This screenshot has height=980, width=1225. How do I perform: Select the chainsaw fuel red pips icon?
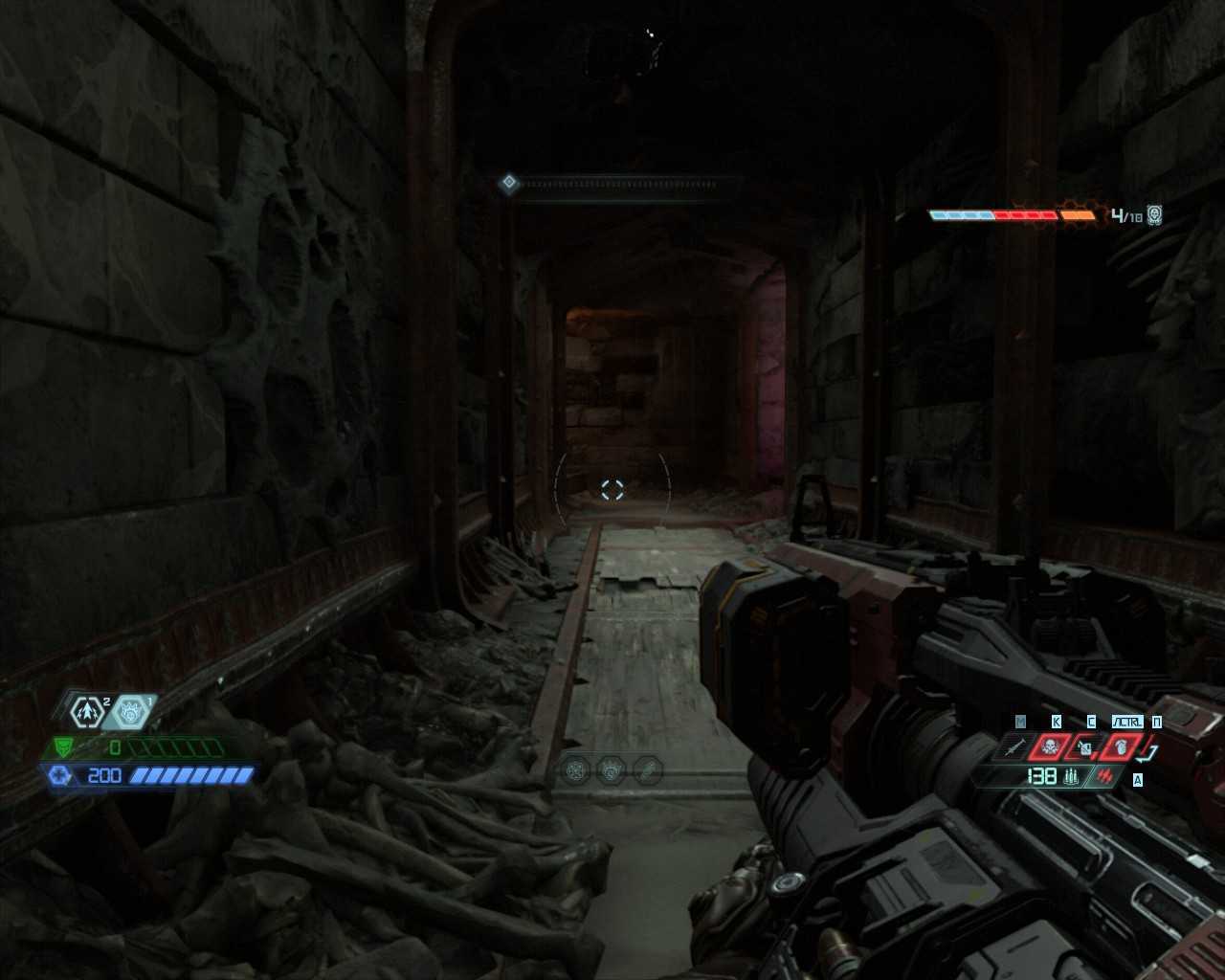coord(1106,776)
